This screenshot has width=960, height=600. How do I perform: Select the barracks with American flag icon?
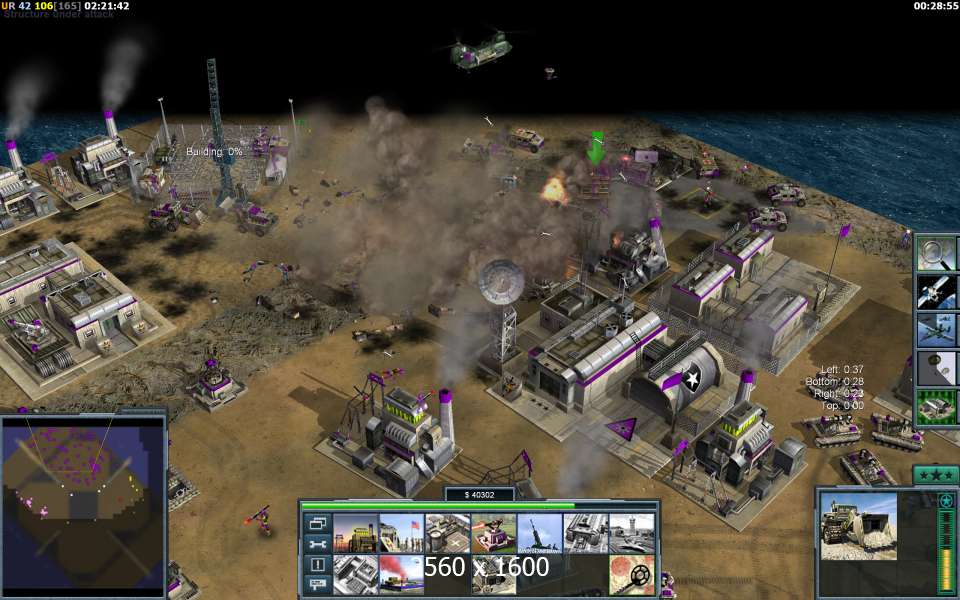(401, 533)
